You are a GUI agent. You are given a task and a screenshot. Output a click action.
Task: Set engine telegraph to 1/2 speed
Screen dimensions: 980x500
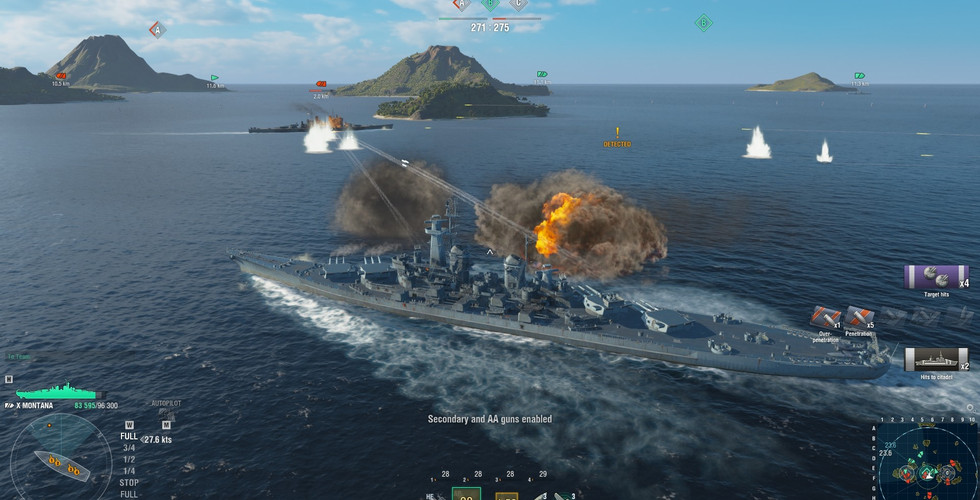tap(129, 459)
